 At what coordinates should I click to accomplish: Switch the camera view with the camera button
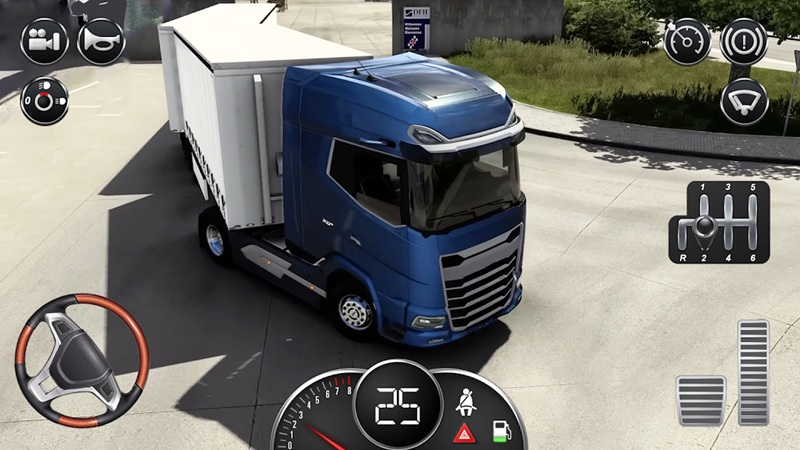pos(44,42)
